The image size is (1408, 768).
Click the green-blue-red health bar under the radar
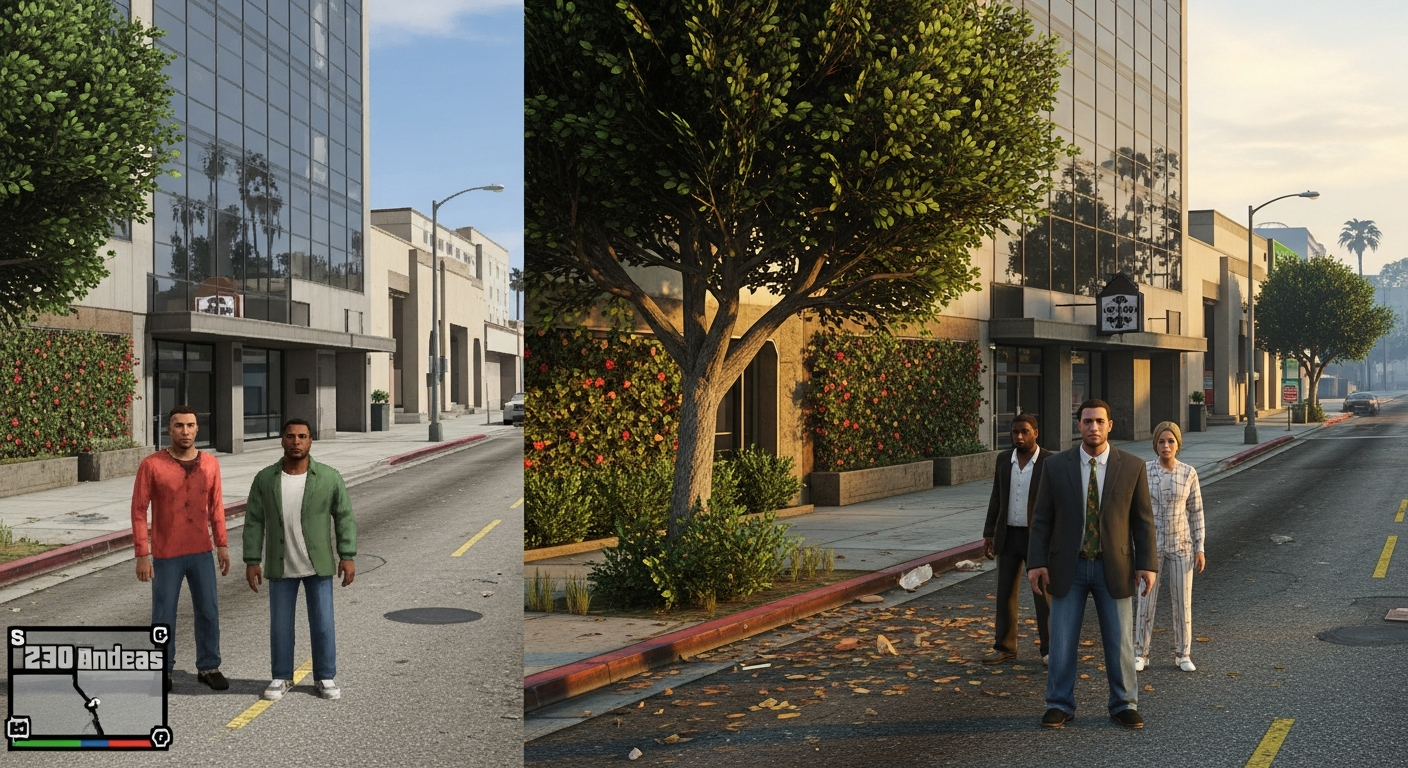pyautogui.click(x=82, y=744)
